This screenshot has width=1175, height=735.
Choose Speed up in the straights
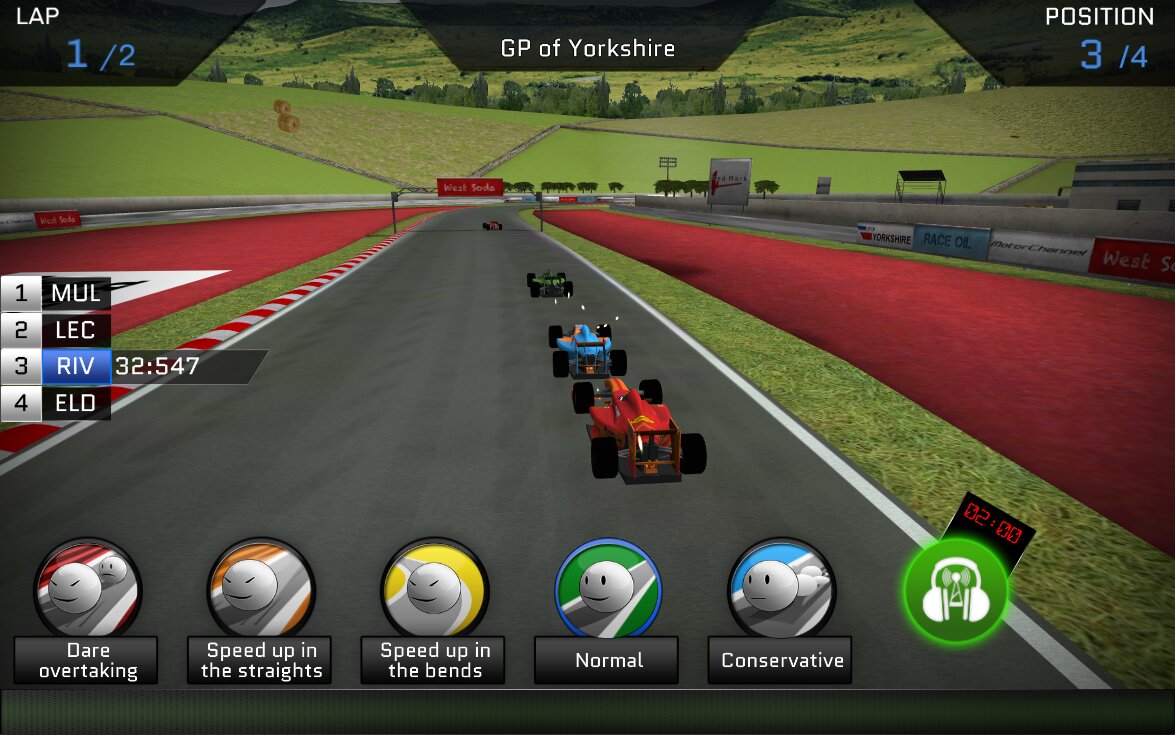point(261,592)
